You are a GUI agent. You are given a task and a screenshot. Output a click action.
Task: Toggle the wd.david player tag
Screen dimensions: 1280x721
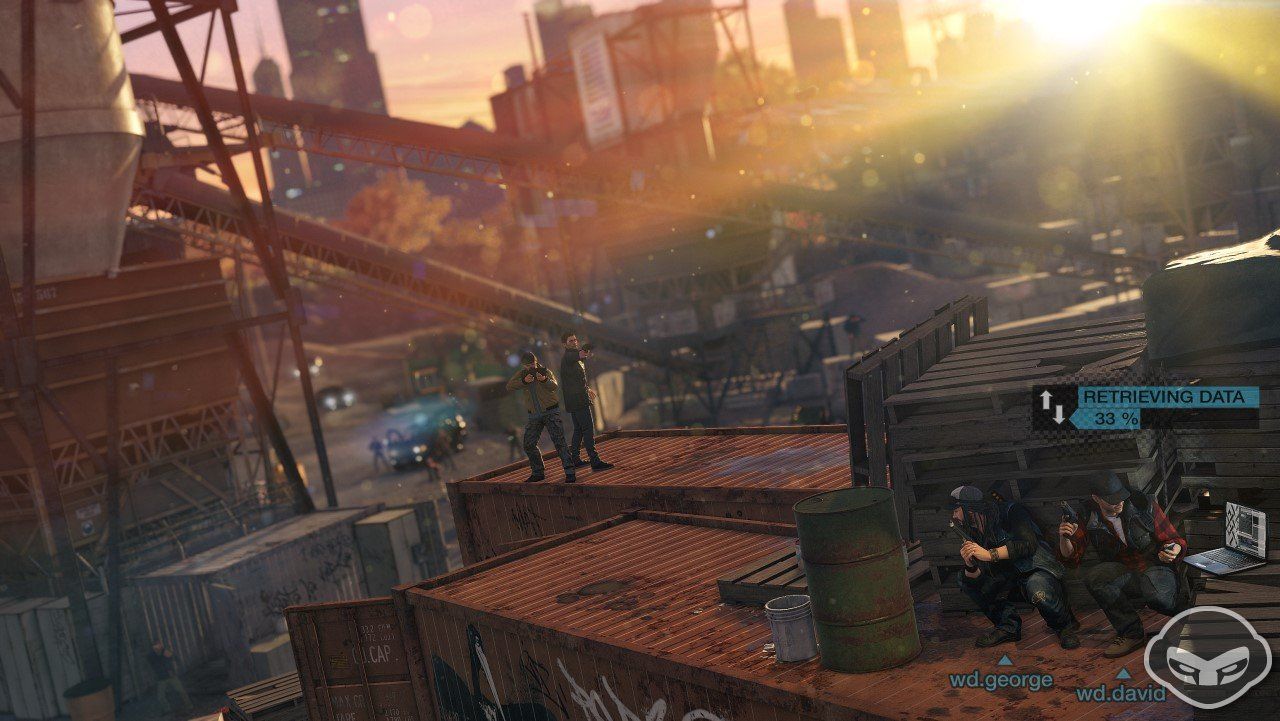1121,693
